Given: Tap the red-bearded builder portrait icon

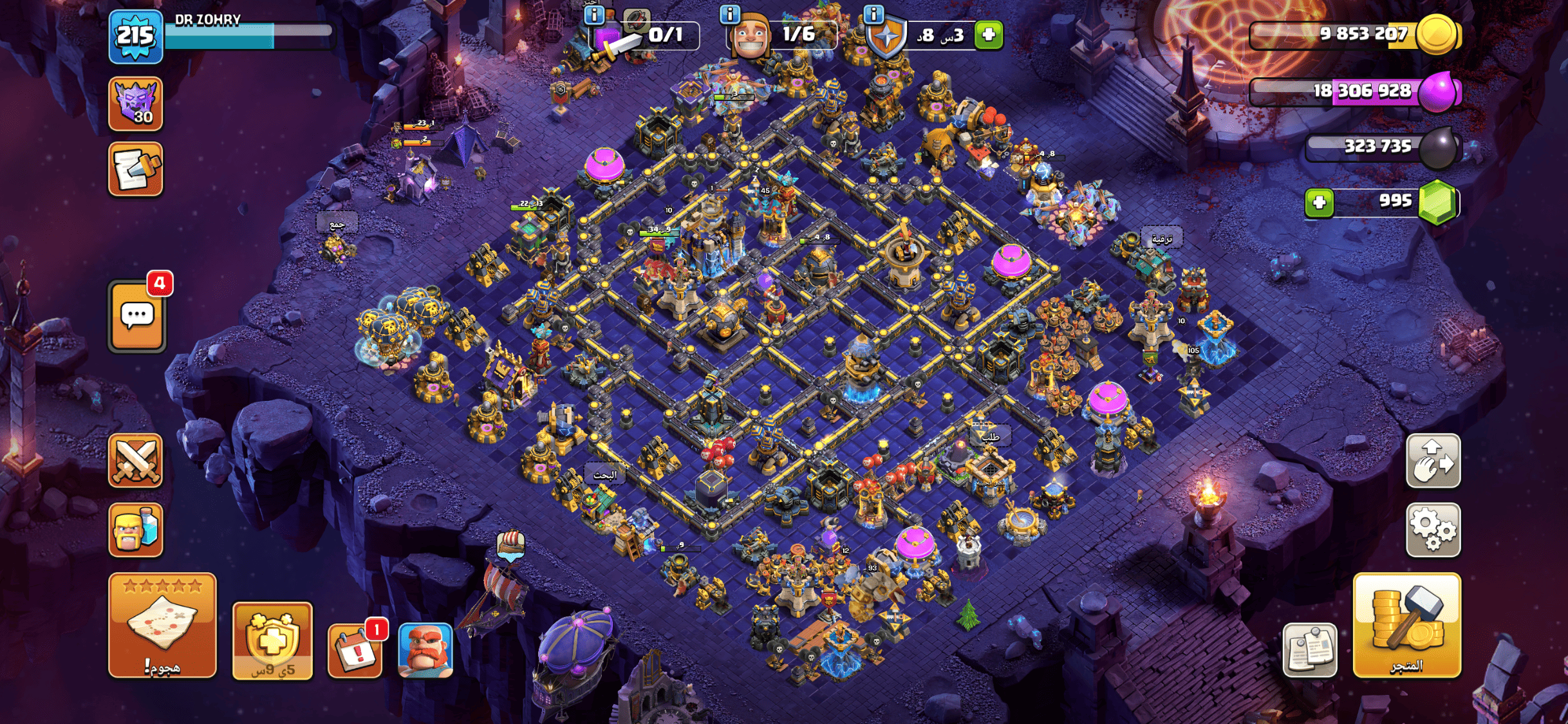Looking at the screenshot, I should 425,650.
